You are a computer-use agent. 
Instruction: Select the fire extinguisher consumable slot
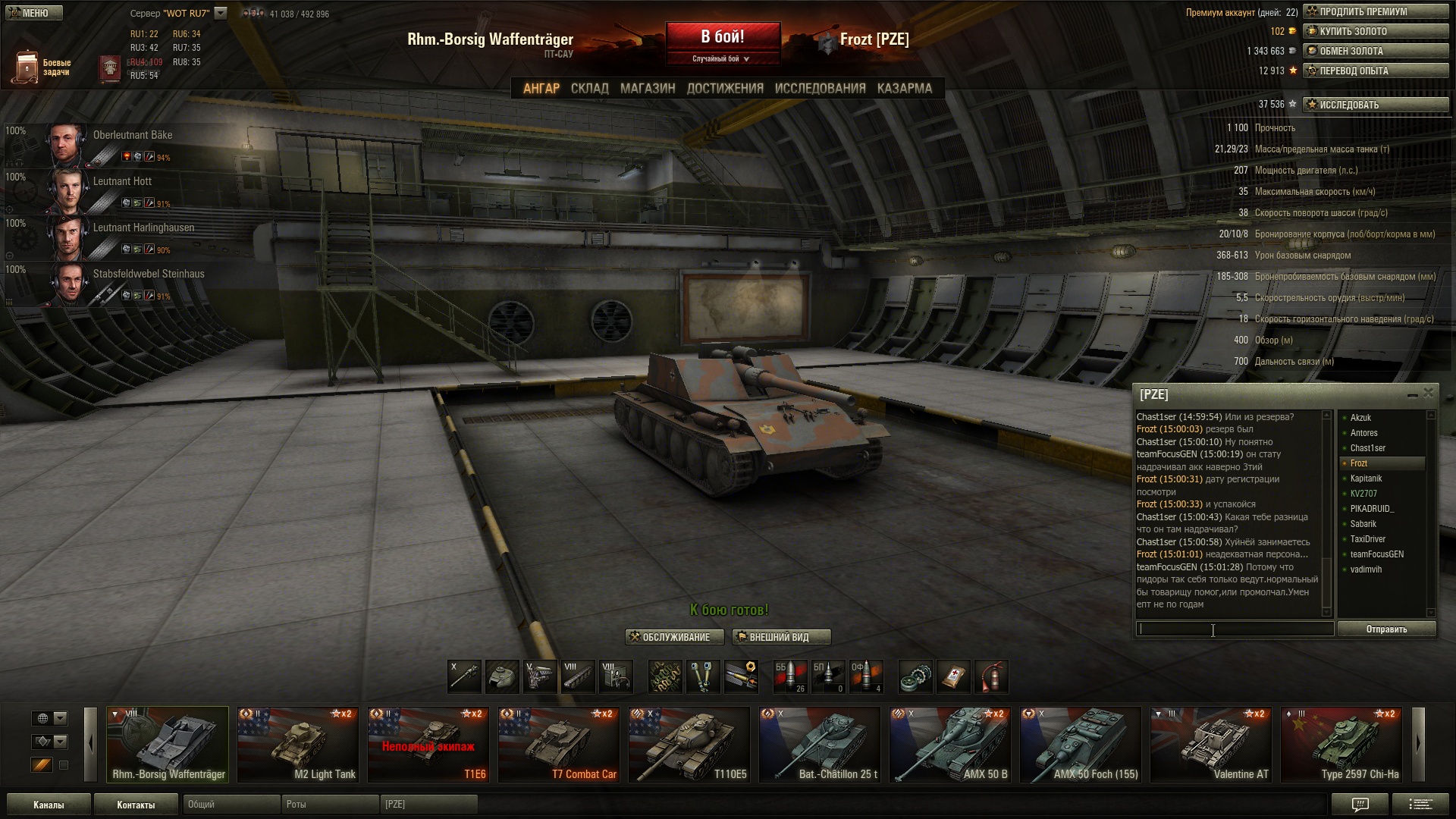click(x=991, y=676)
